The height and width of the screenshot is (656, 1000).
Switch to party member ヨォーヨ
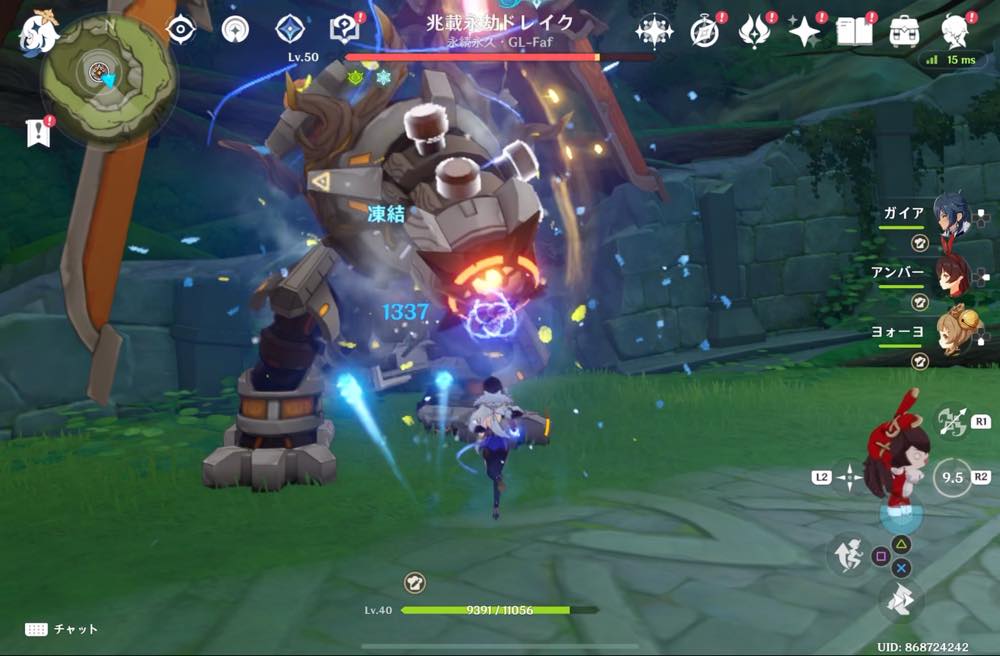click(x=950, y=334)
